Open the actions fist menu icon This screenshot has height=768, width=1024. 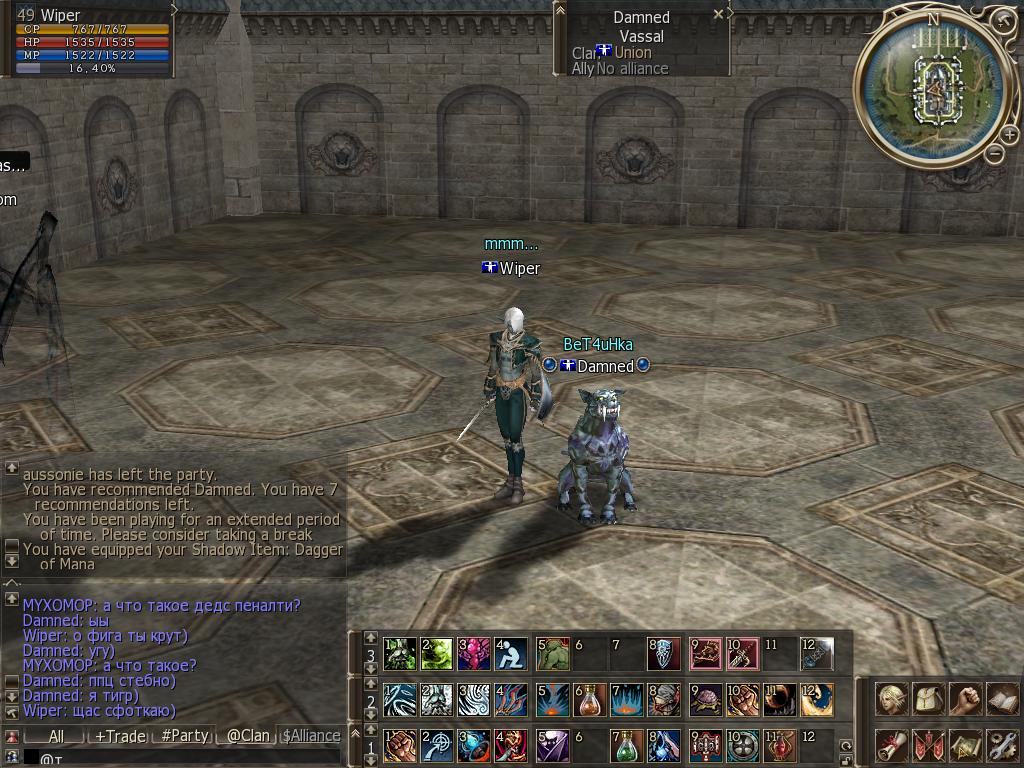[x=964, y=699]
